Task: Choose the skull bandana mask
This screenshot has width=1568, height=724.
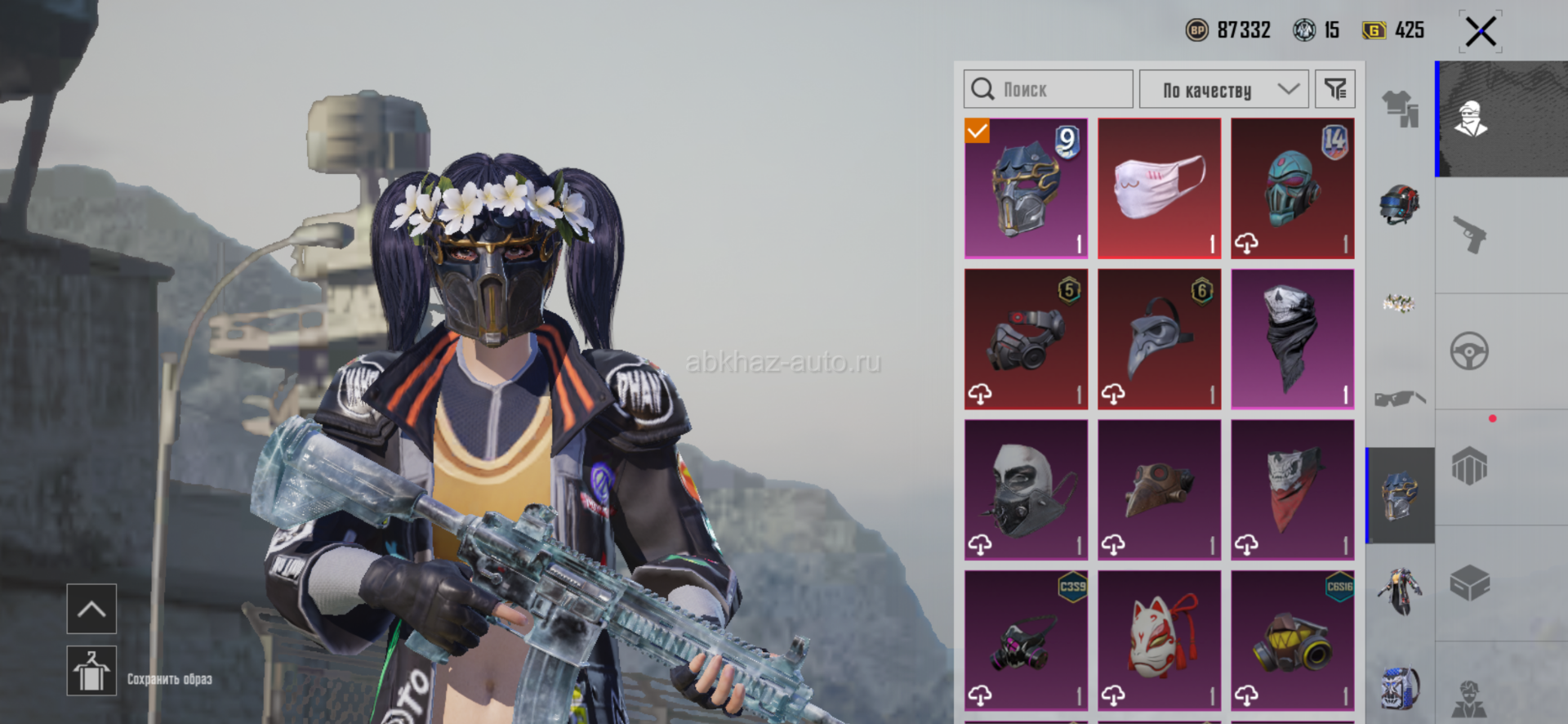Action: (1292, 339)
